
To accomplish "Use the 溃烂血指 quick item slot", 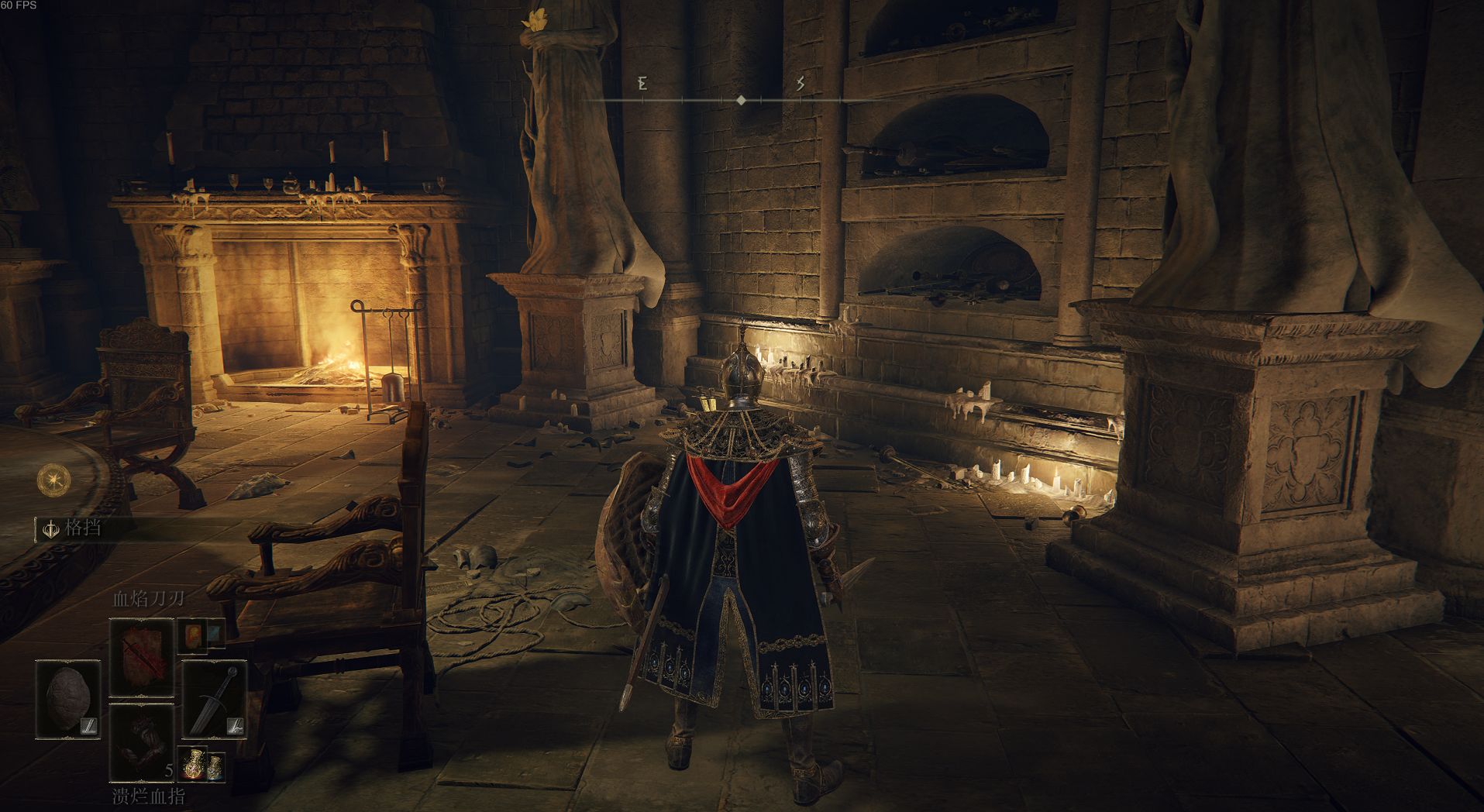I will [x=141, y=742].
